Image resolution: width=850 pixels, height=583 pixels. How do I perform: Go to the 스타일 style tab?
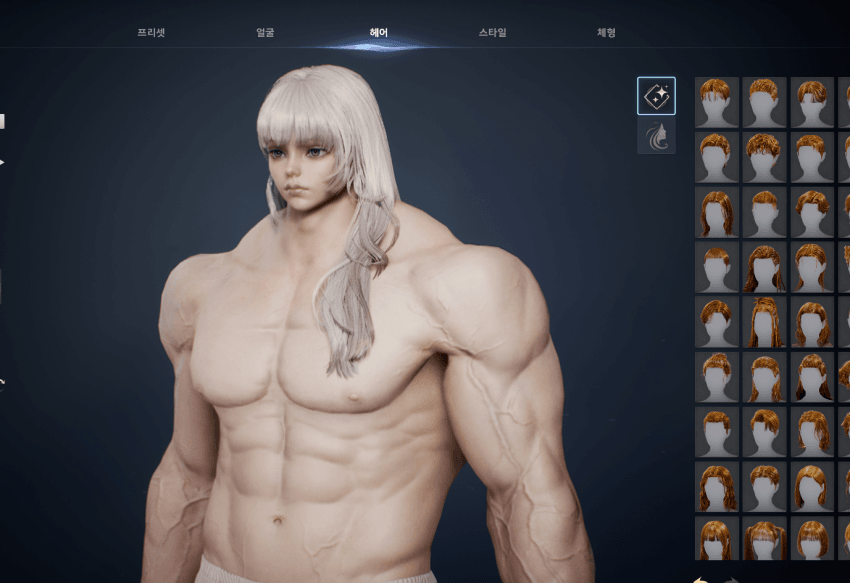click(492, 32)
